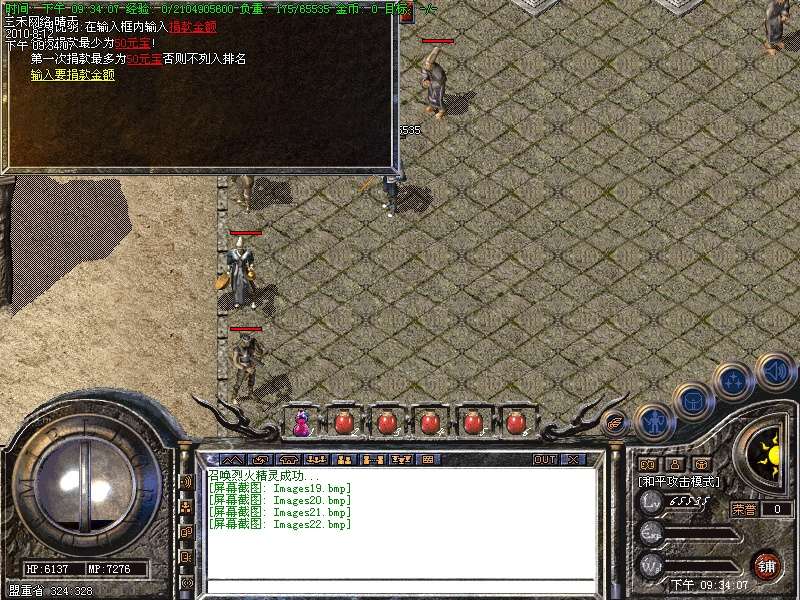Click the chat text input line
The width and height of the screenshot is (800, 600).
coord(400,584)
